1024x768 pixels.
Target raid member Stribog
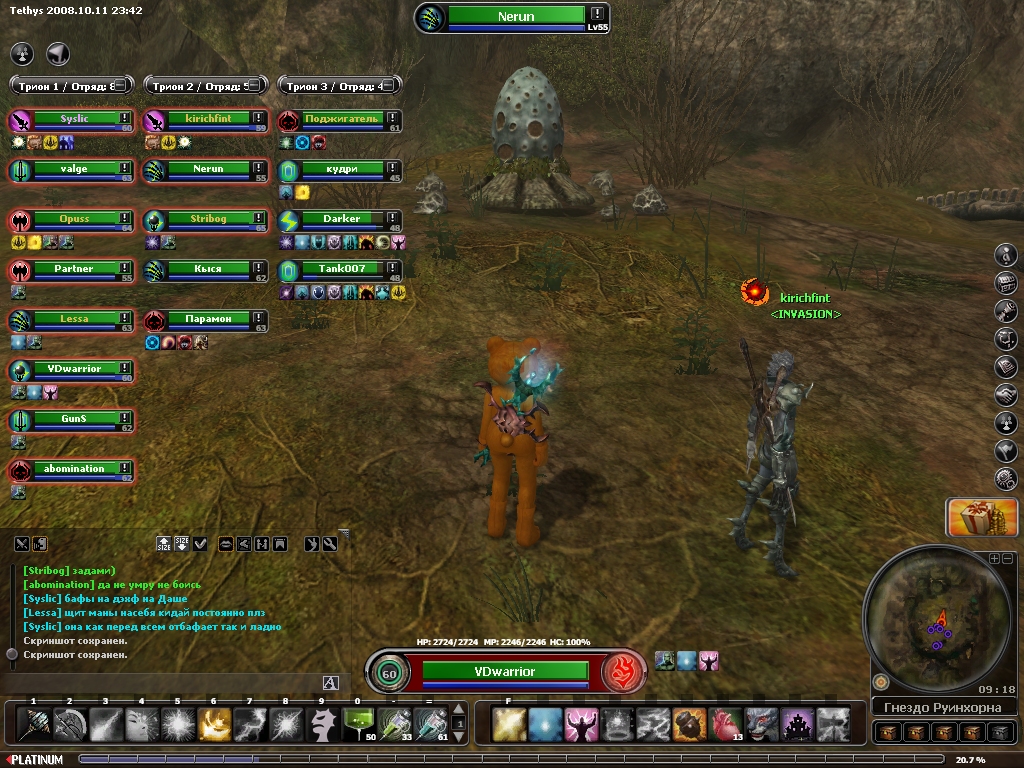point(208,219)
